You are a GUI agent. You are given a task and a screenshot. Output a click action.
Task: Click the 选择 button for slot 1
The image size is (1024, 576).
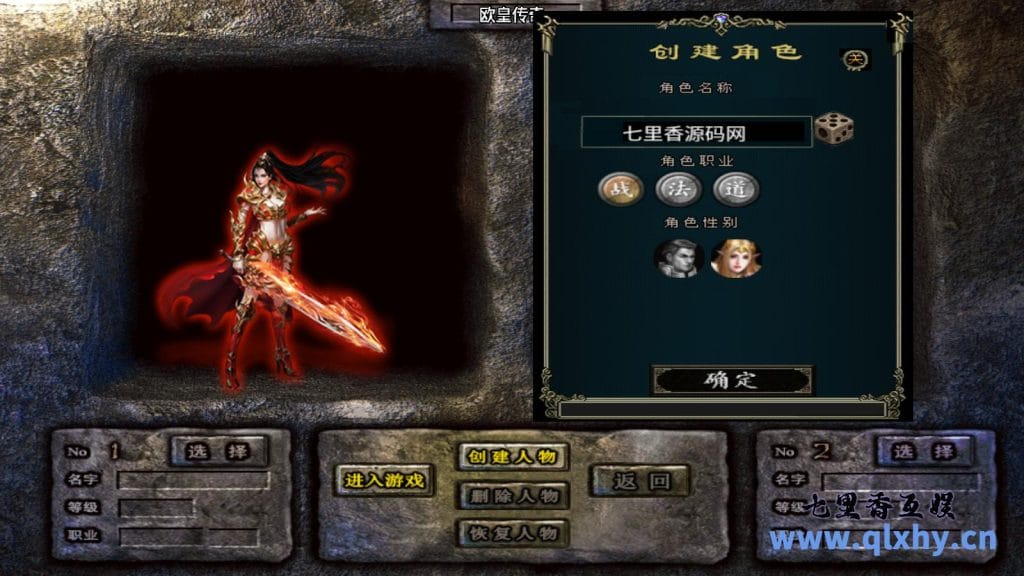point(219,451)
